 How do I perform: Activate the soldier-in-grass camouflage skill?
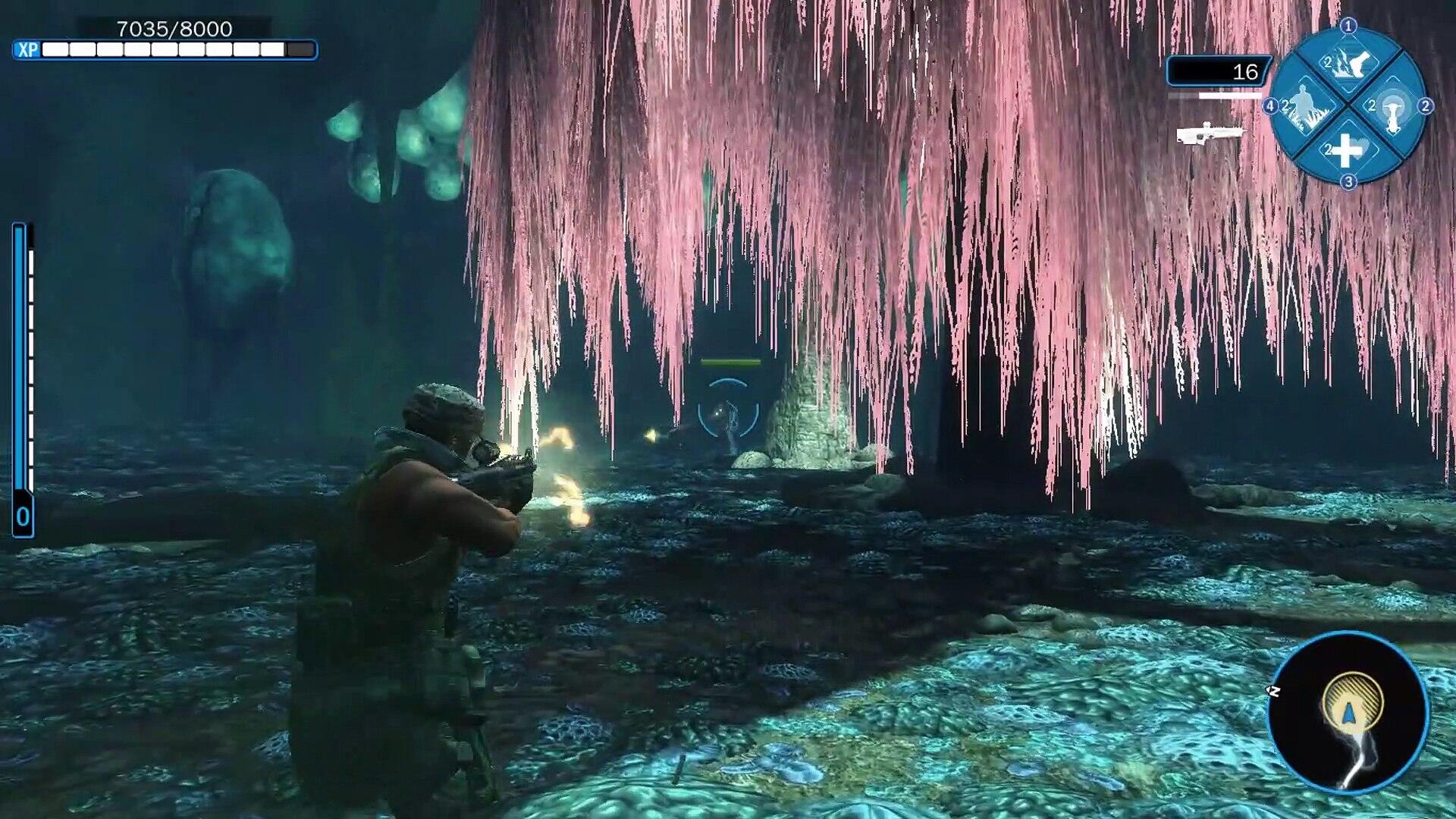click(1304, 107)
